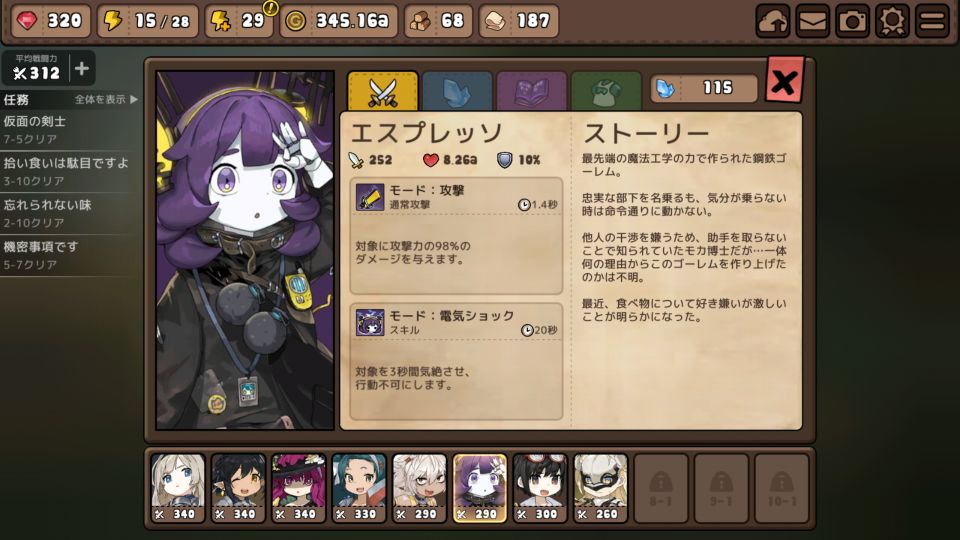Open the mailbox envelope
The image size is (960, 540).
[812, 20]
